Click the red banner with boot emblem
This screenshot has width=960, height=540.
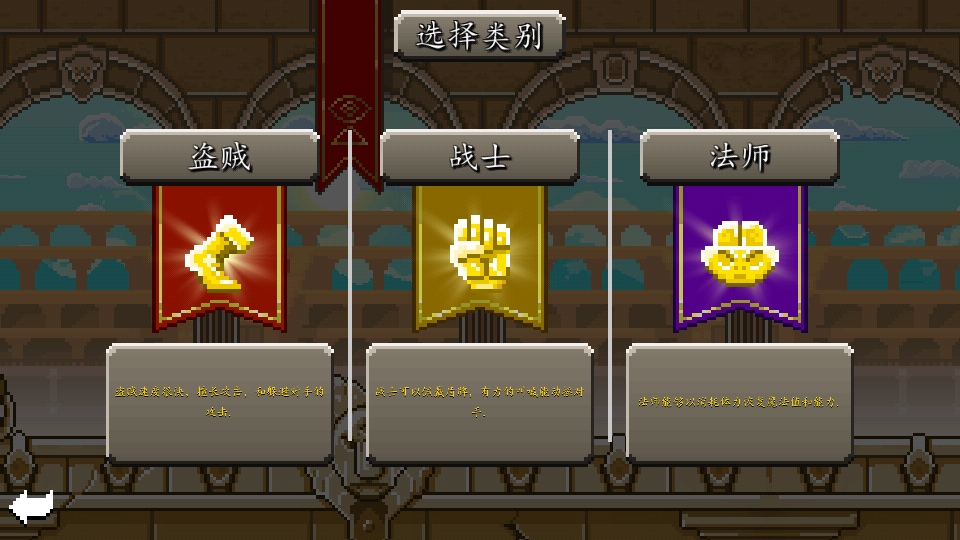220,255
